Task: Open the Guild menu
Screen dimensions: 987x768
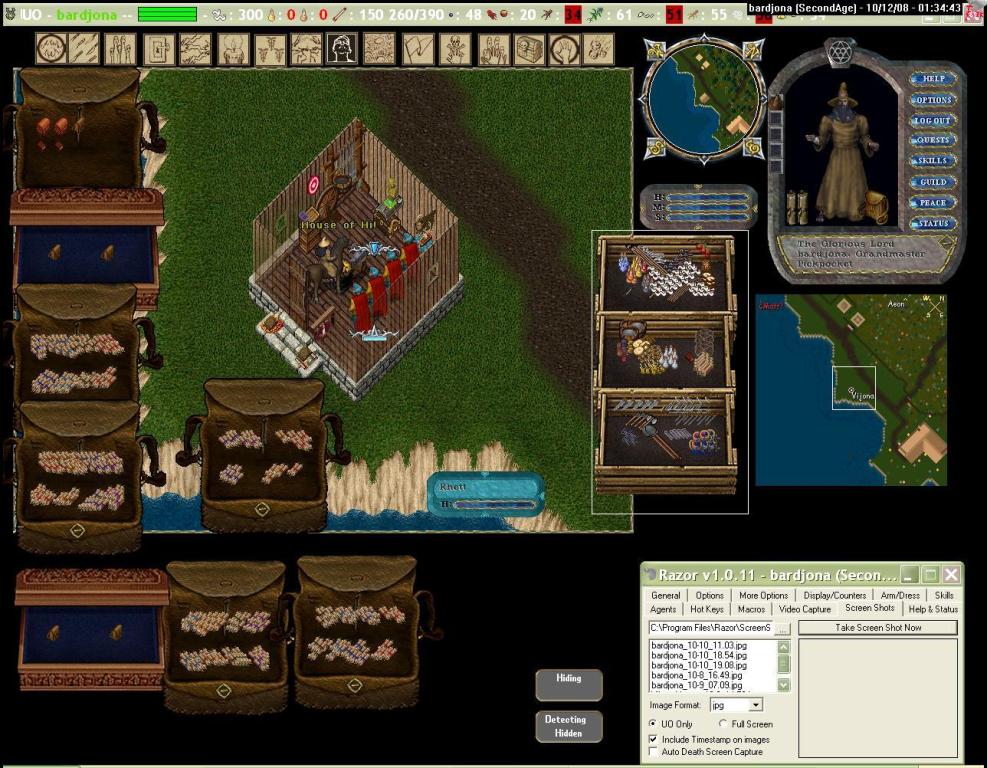Action: 933,182
